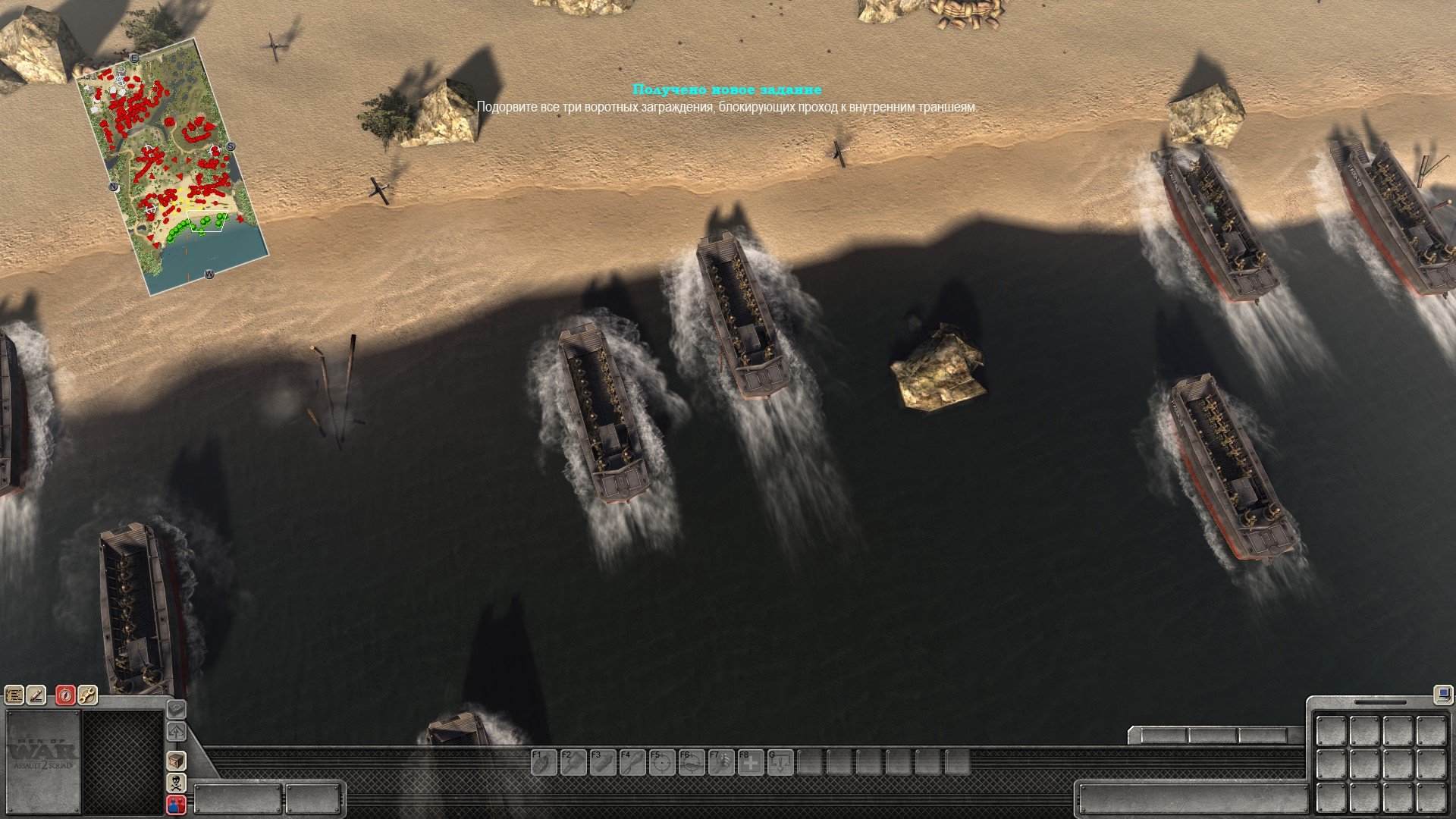Open the wrench and gear settings icon

tap(88, 695)
